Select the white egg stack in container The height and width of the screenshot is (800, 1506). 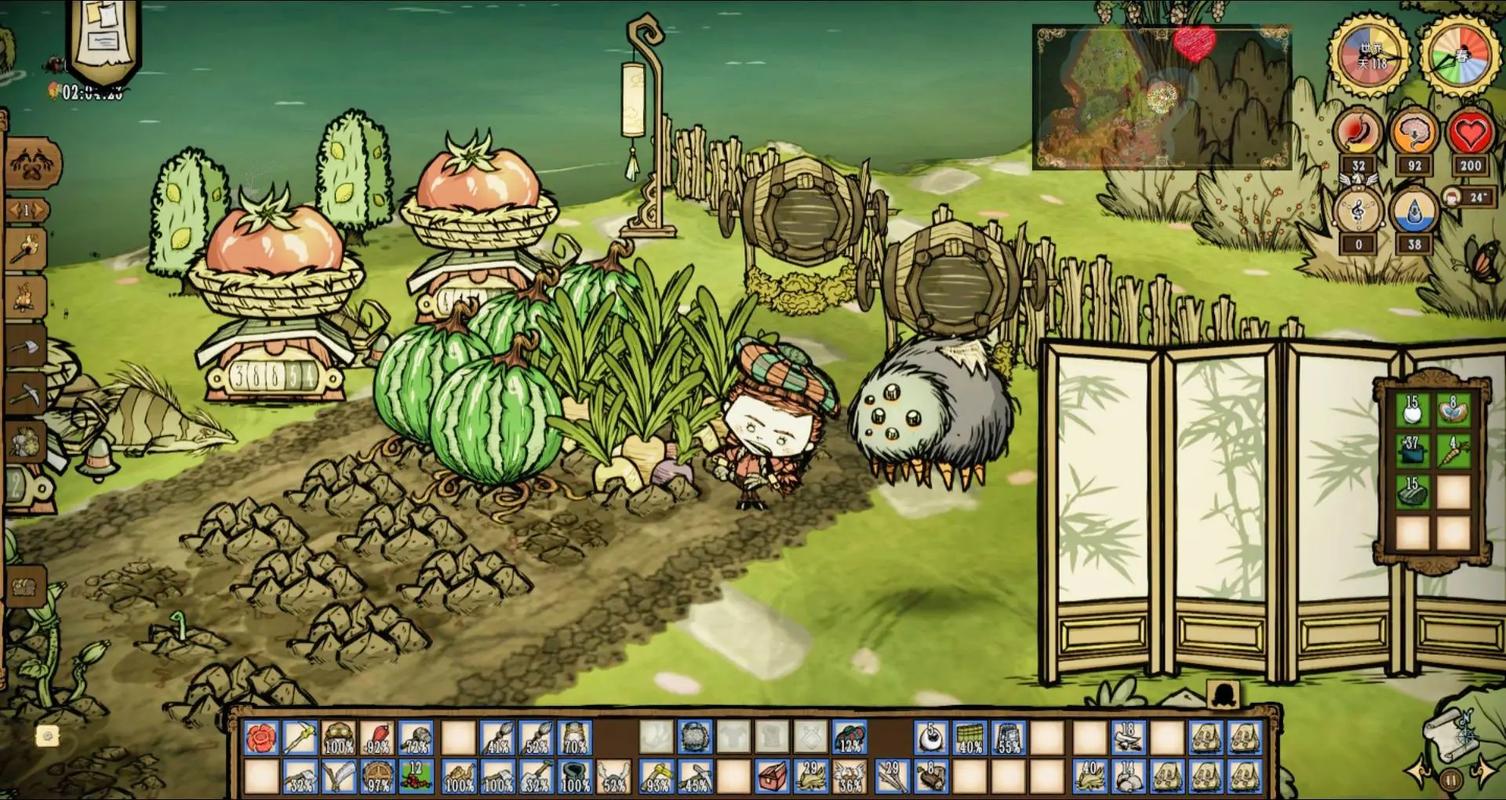[1412, 409]
